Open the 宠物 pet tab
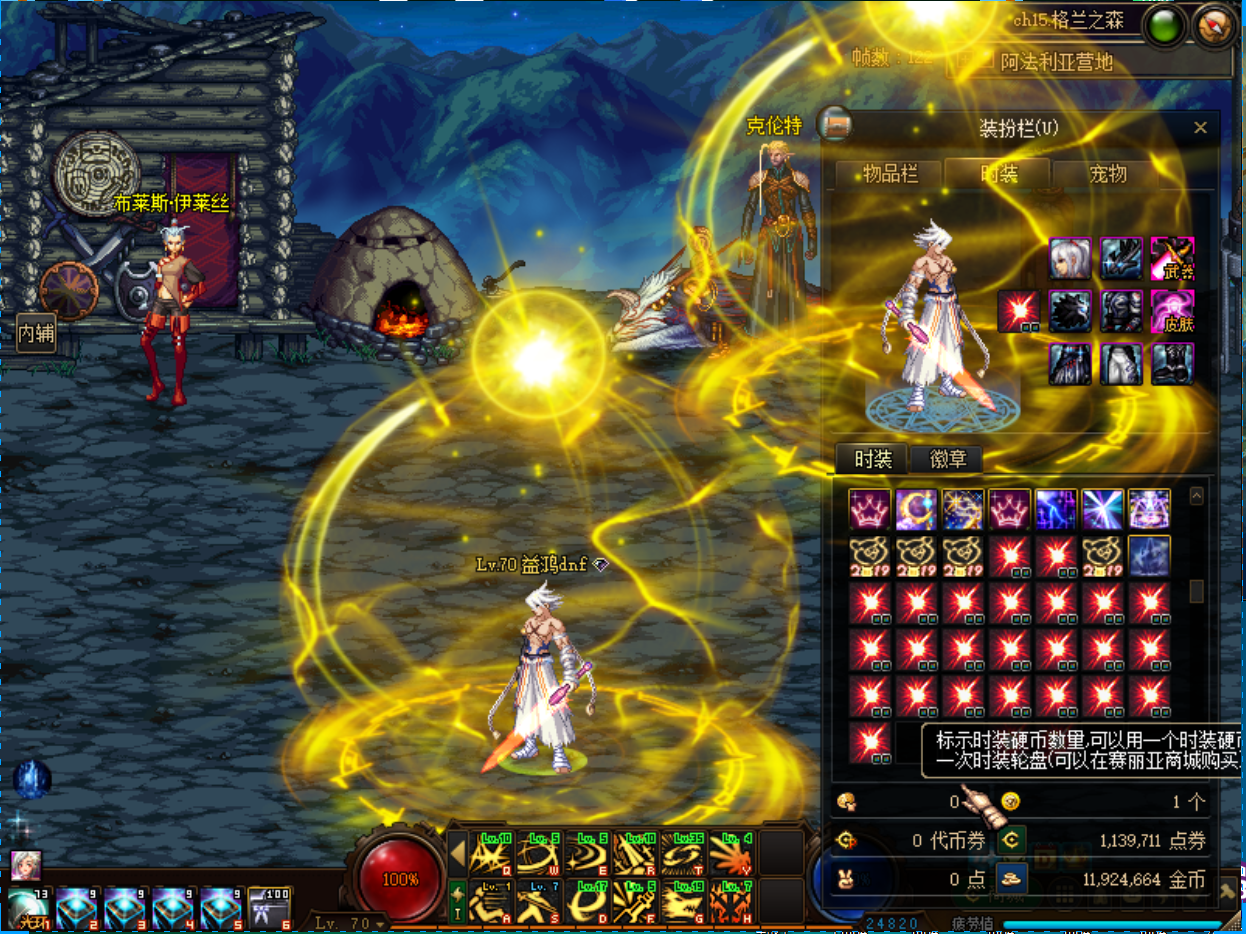This screenshot has width=1246, height=934. tap(1107, 175)
